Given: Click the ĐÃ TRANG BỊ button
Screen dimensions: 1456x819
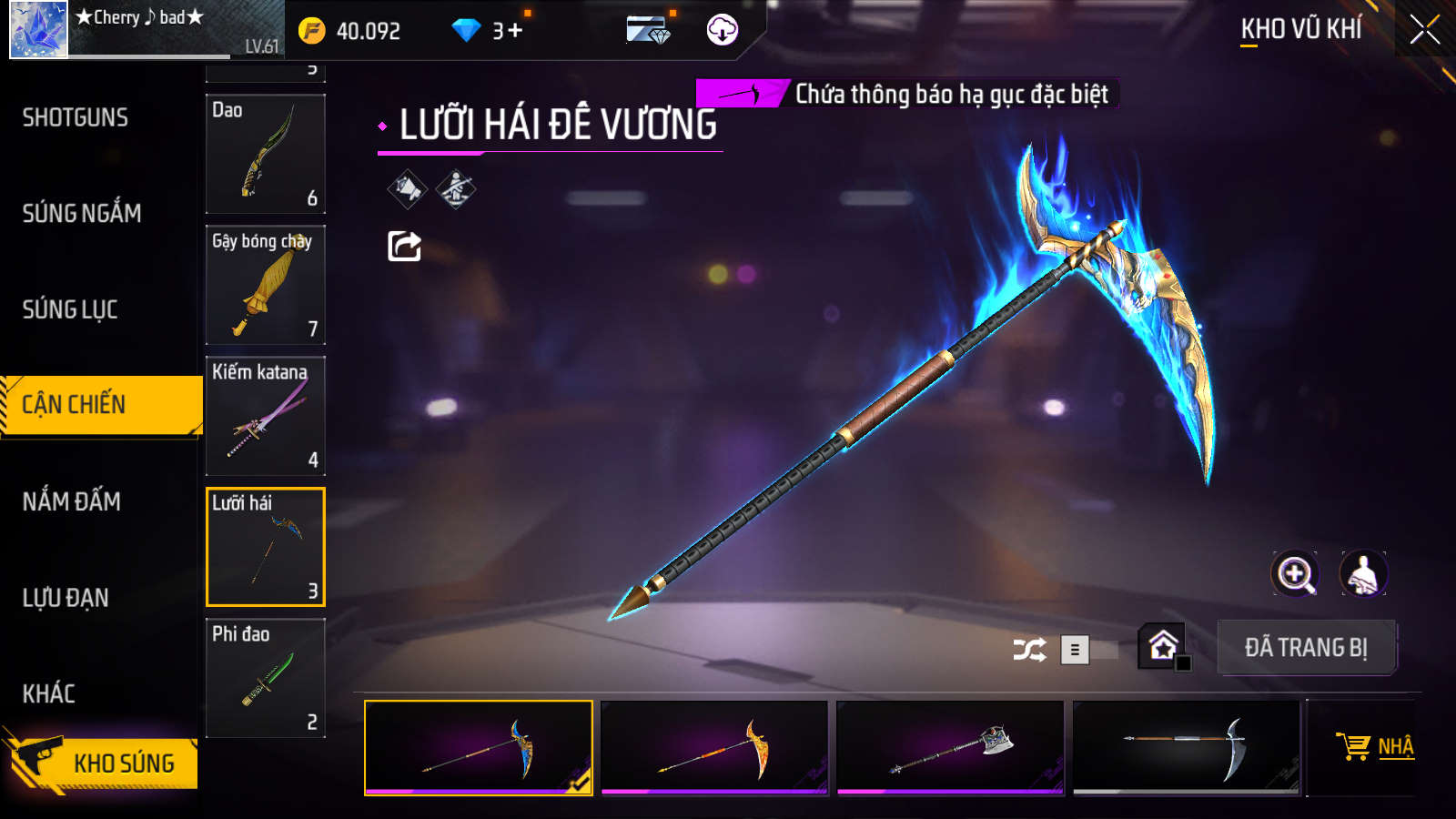Looking at the screenshot, I should pyautogui.click(x=1306, y=648).
